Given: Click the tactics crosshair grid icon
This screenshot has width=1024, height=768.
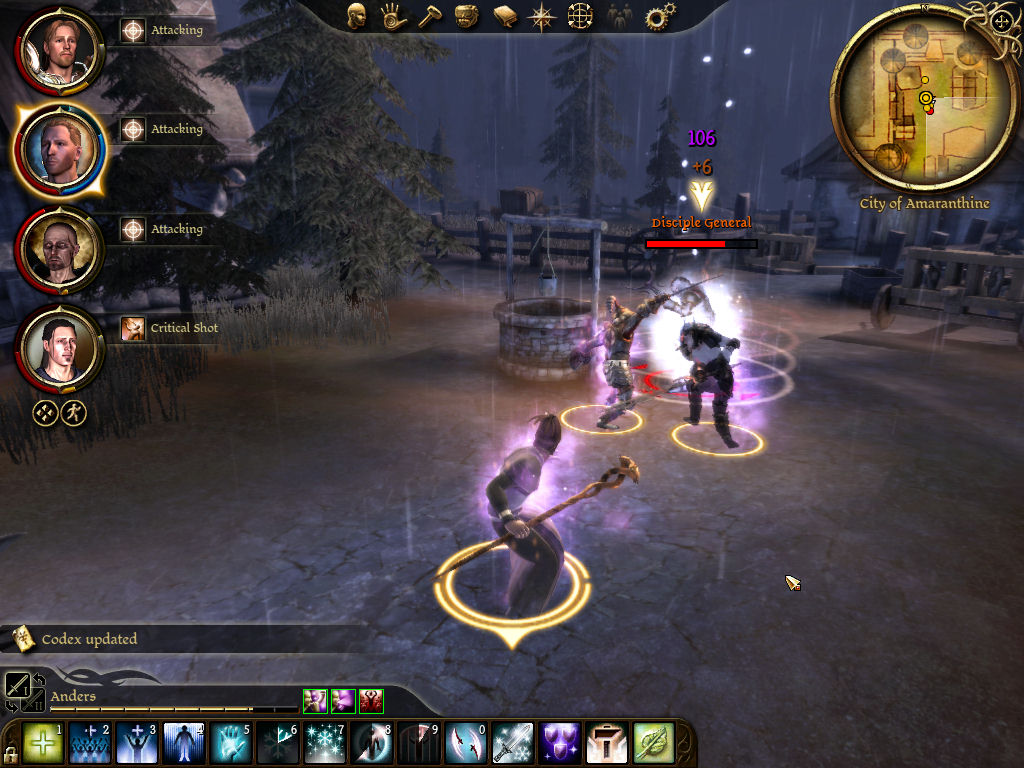Looking at the screenshot, I should pos(580,16).
